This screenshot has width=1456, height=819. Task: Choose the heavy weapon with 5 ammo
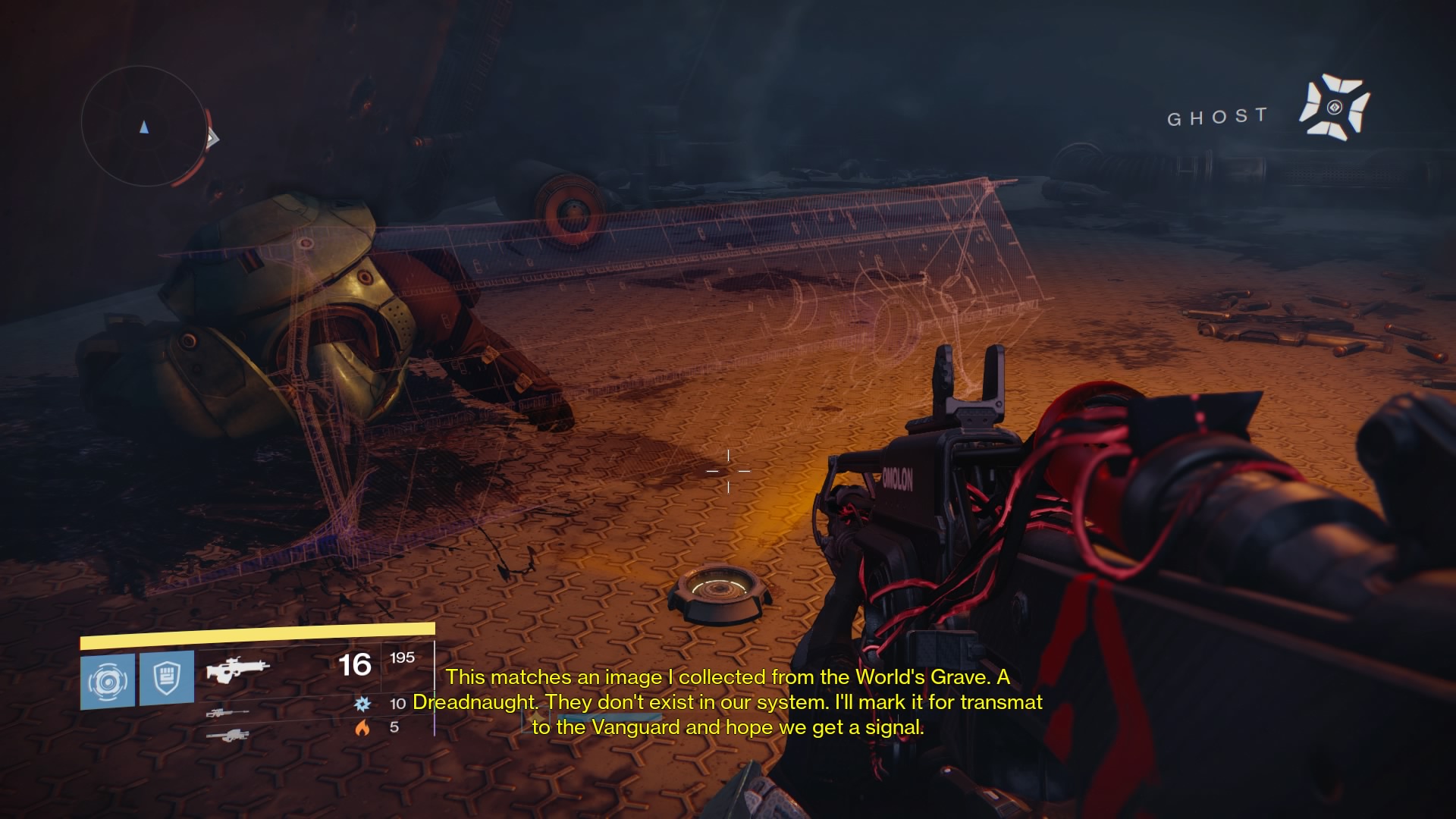[x=227, y=734]
